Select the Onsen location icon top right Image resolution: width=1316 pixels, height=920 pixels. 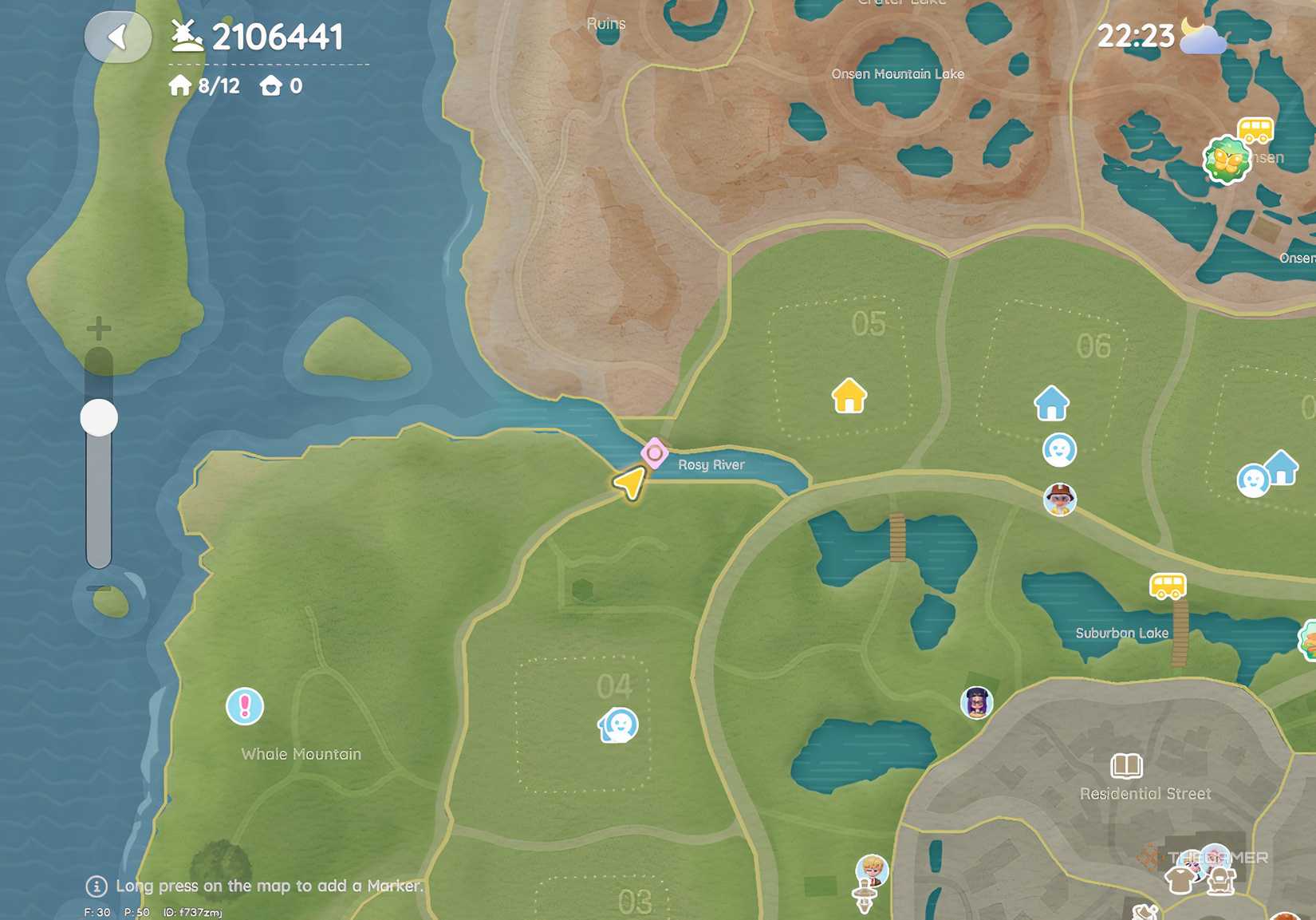click(1226, 158)
